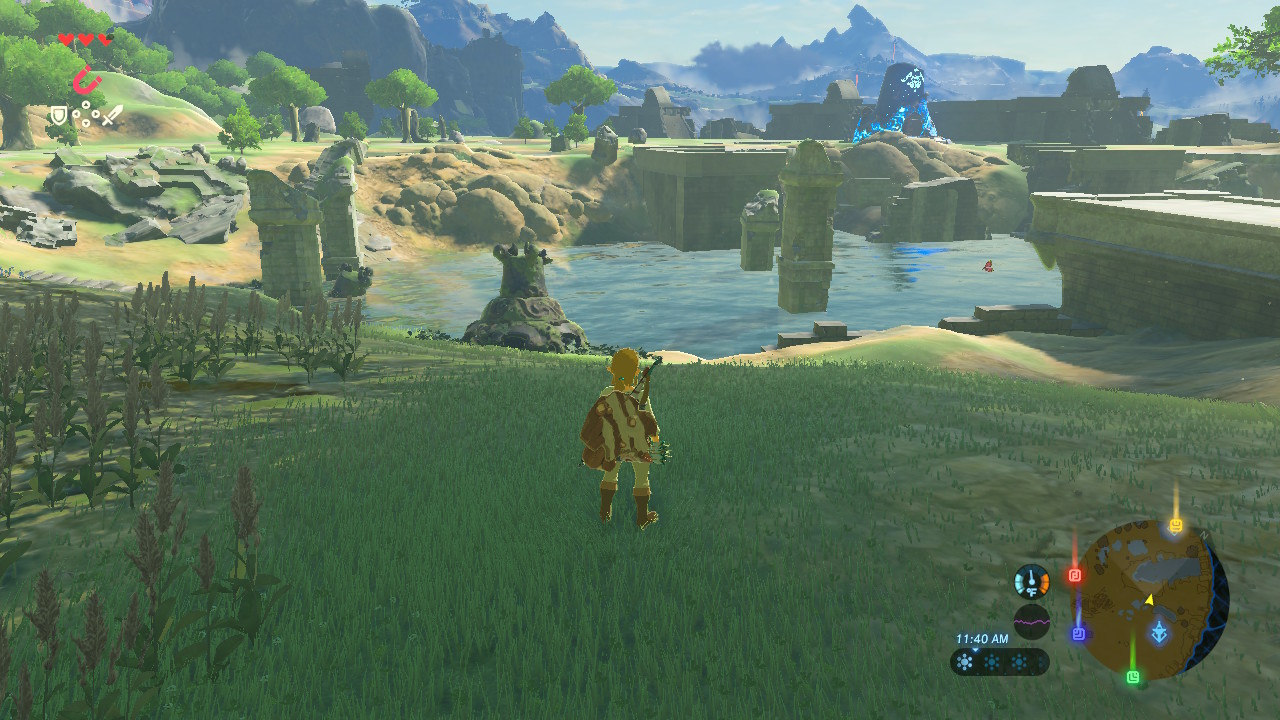Click the yellow player arrow on the minimap
The image size is (1280, 720).
[1149, 599]
